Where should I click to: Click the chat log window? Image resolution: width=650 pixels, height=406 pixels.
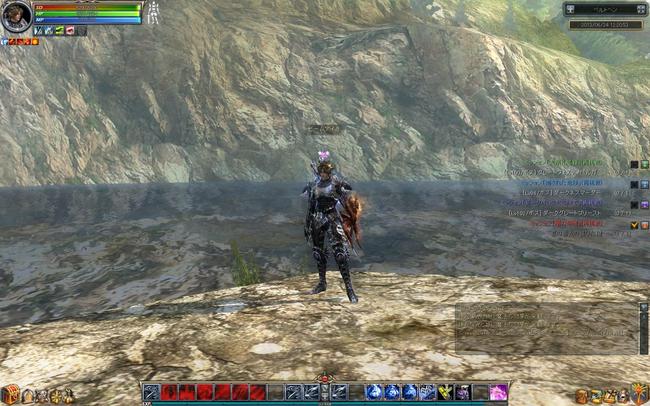tap(545, 327)
